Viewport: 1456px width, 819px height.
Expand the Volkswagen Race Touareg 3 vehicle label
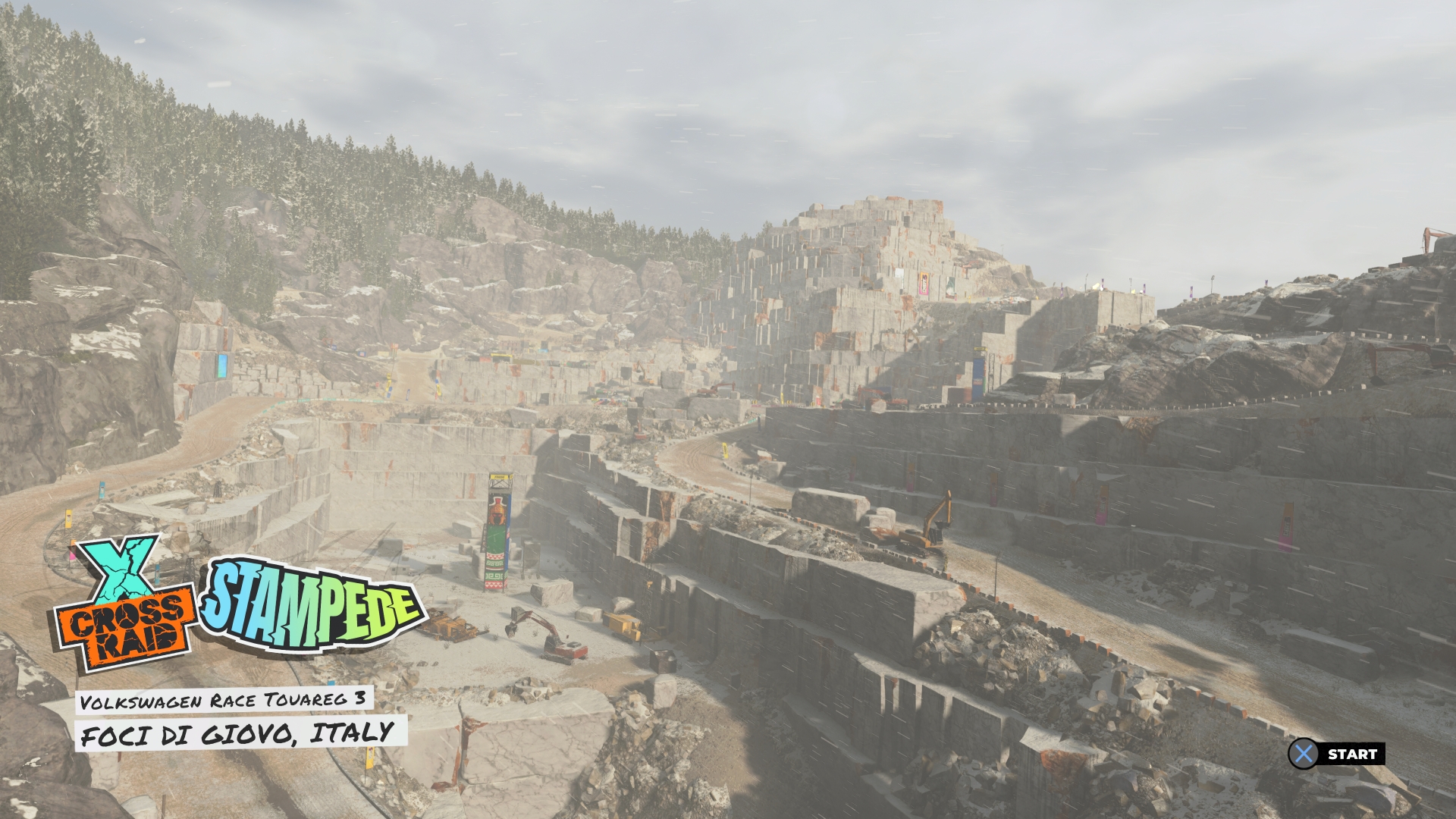(224, 701)
